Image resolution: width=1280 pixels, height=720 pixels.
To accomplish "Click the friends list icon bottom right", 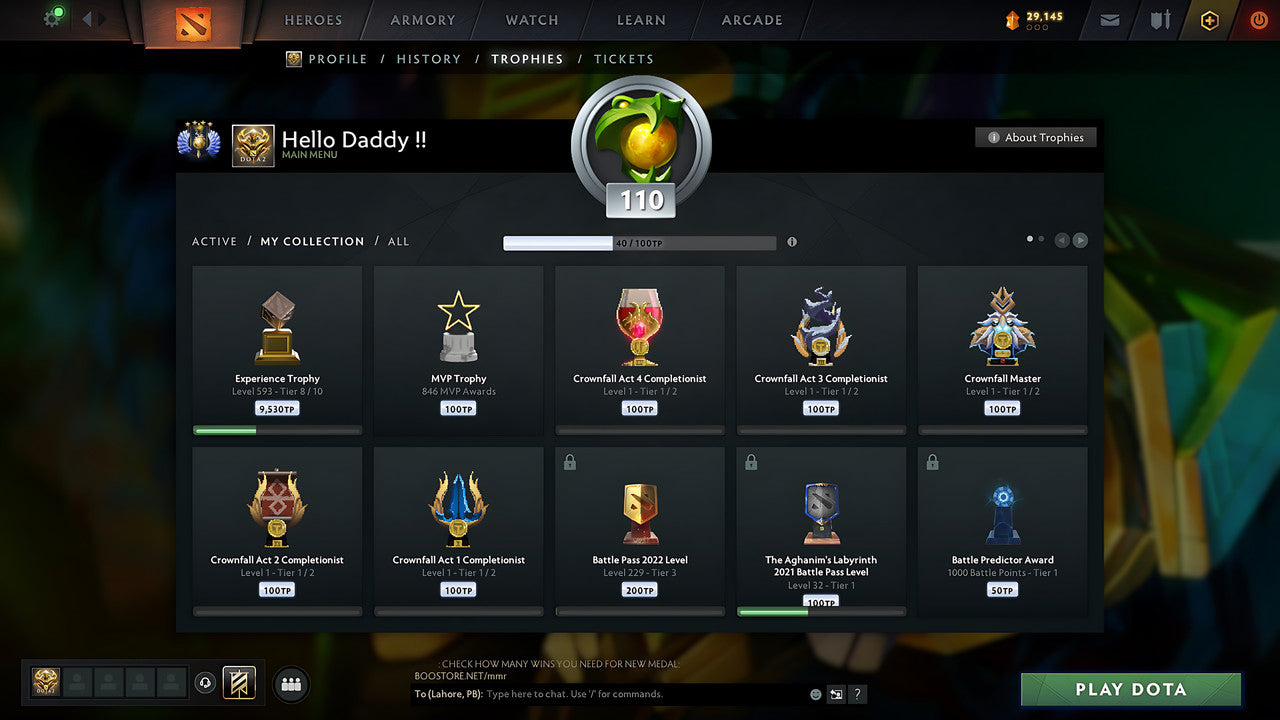I will (290, 684).
